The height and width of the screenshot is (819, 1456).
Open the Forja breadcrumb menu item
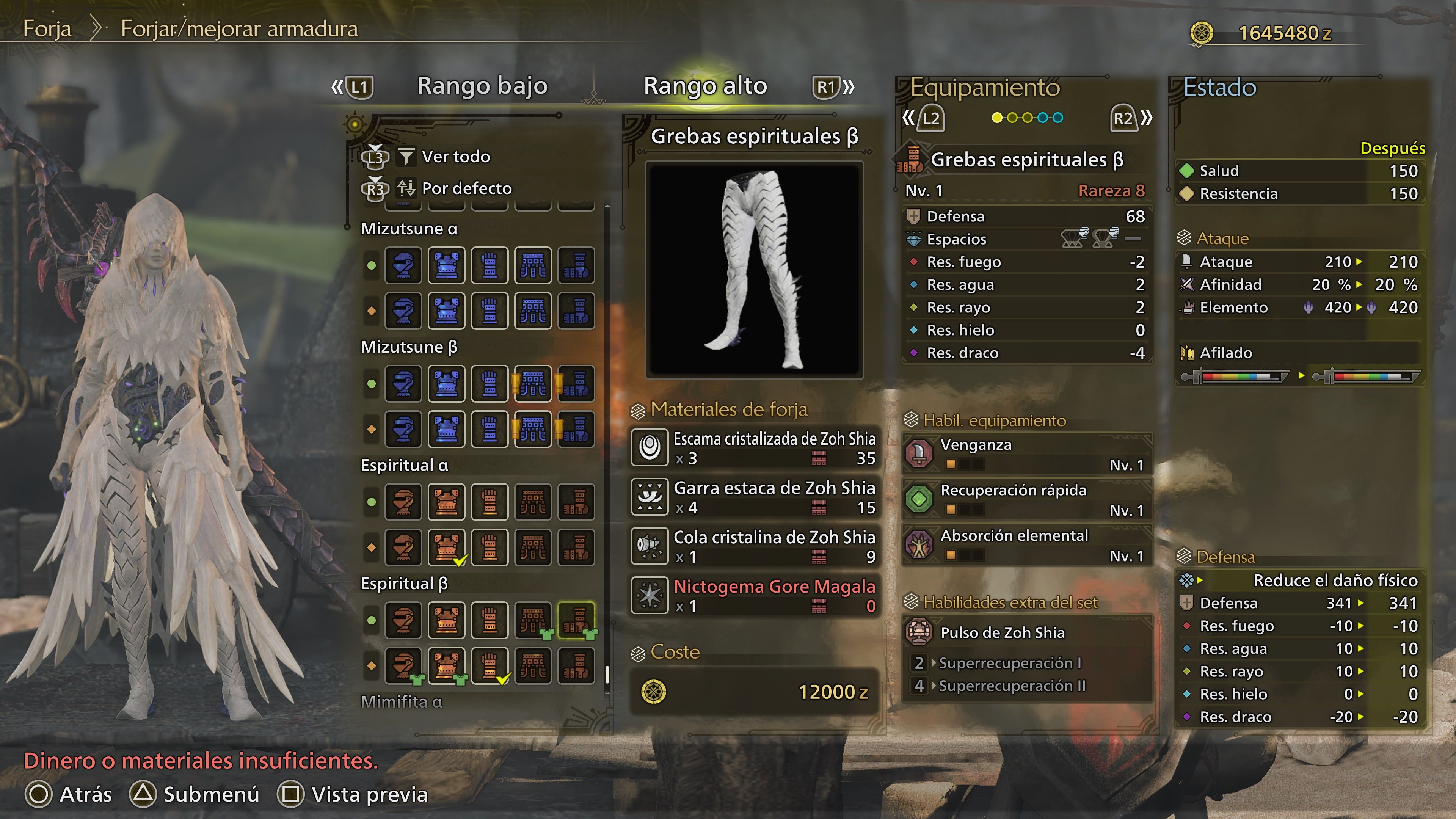click(x=47, y=30)
